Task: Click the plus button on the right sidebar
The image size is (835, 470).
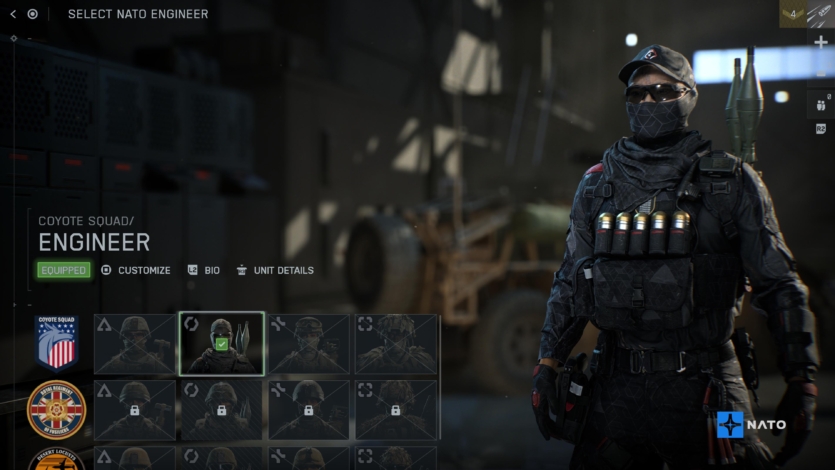Action: [821, 43]
